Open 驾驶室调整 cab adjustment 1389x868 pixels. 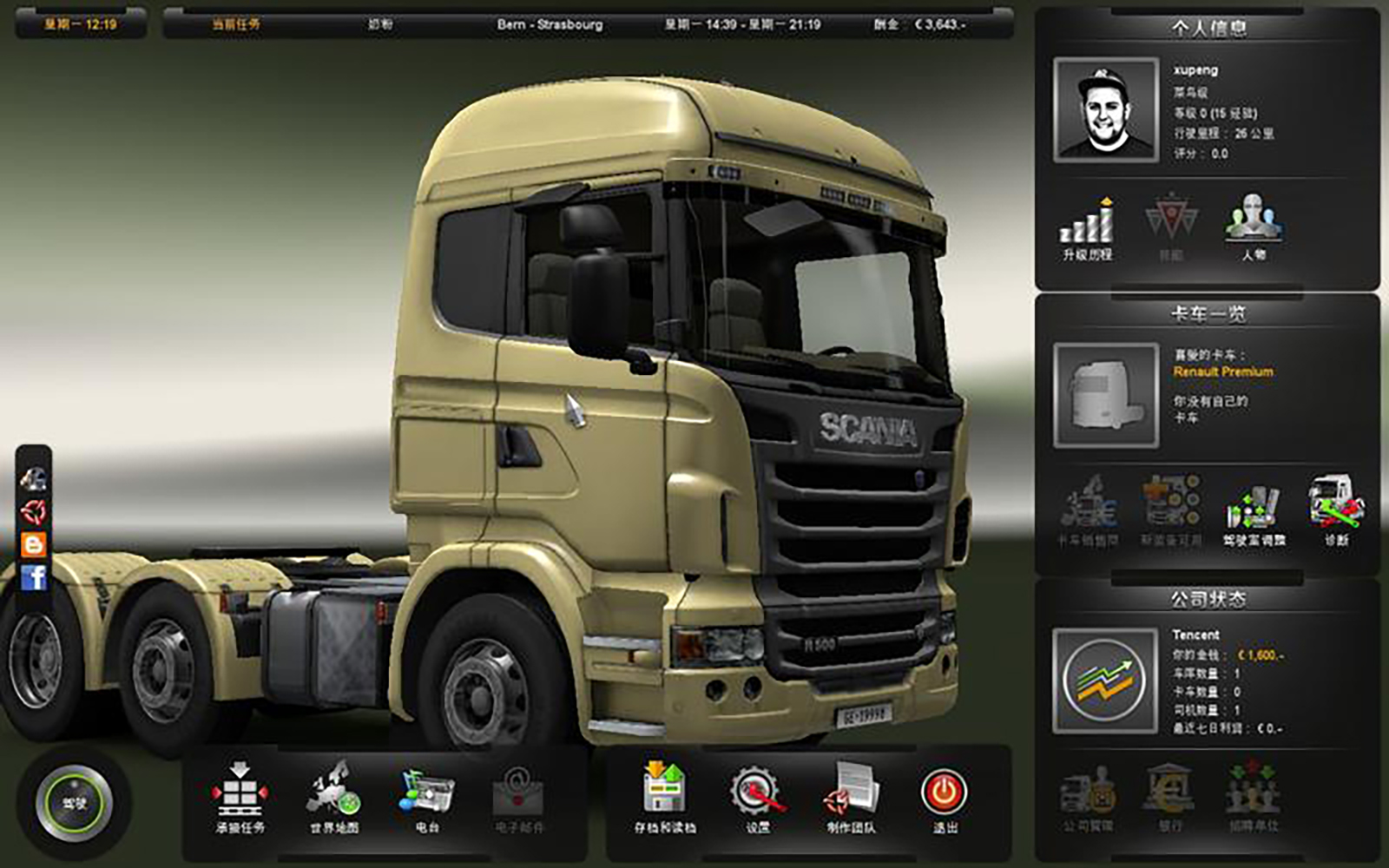click(1254, 512)
